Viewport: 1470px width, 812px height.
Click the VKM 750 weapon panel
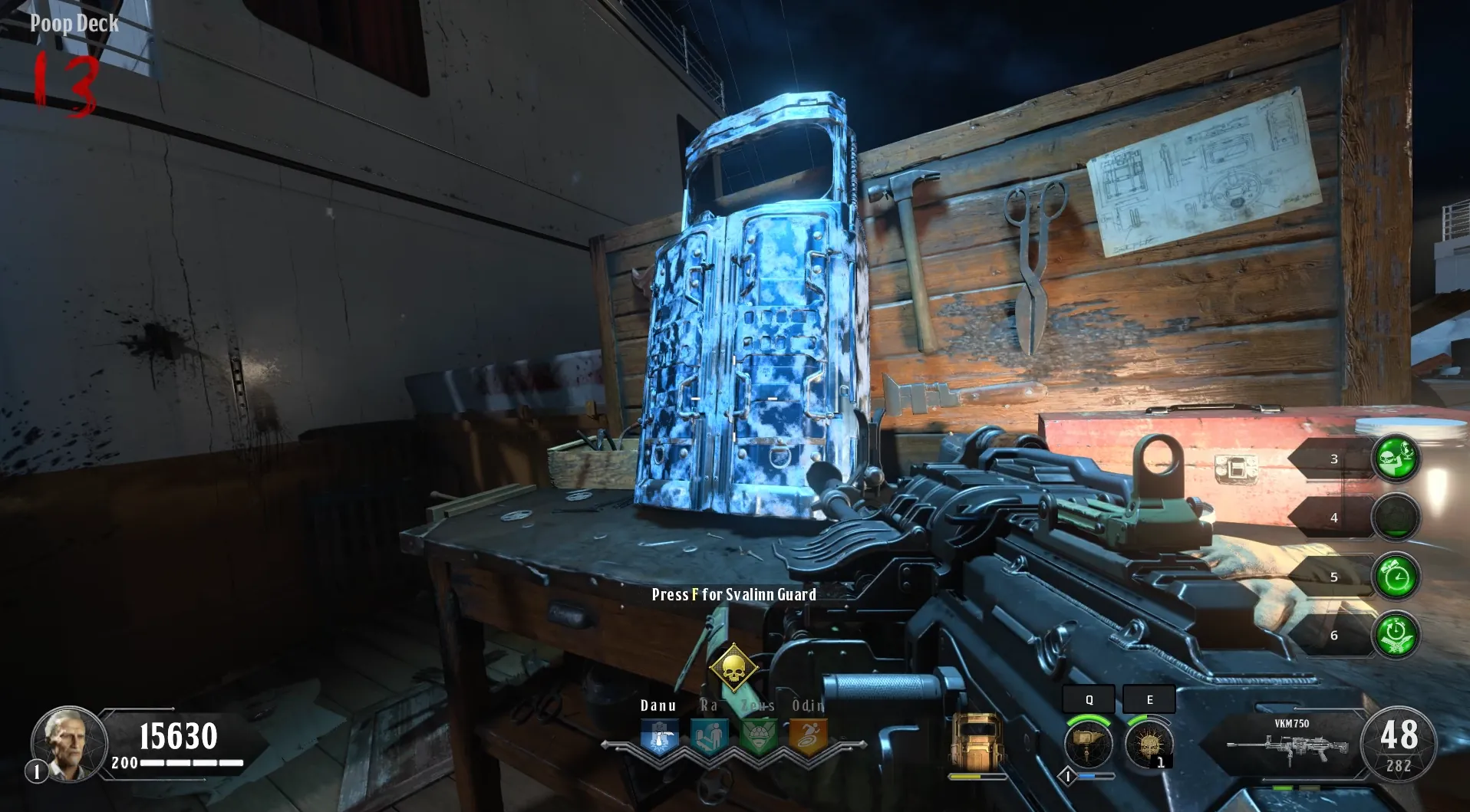pos(1287,741)
